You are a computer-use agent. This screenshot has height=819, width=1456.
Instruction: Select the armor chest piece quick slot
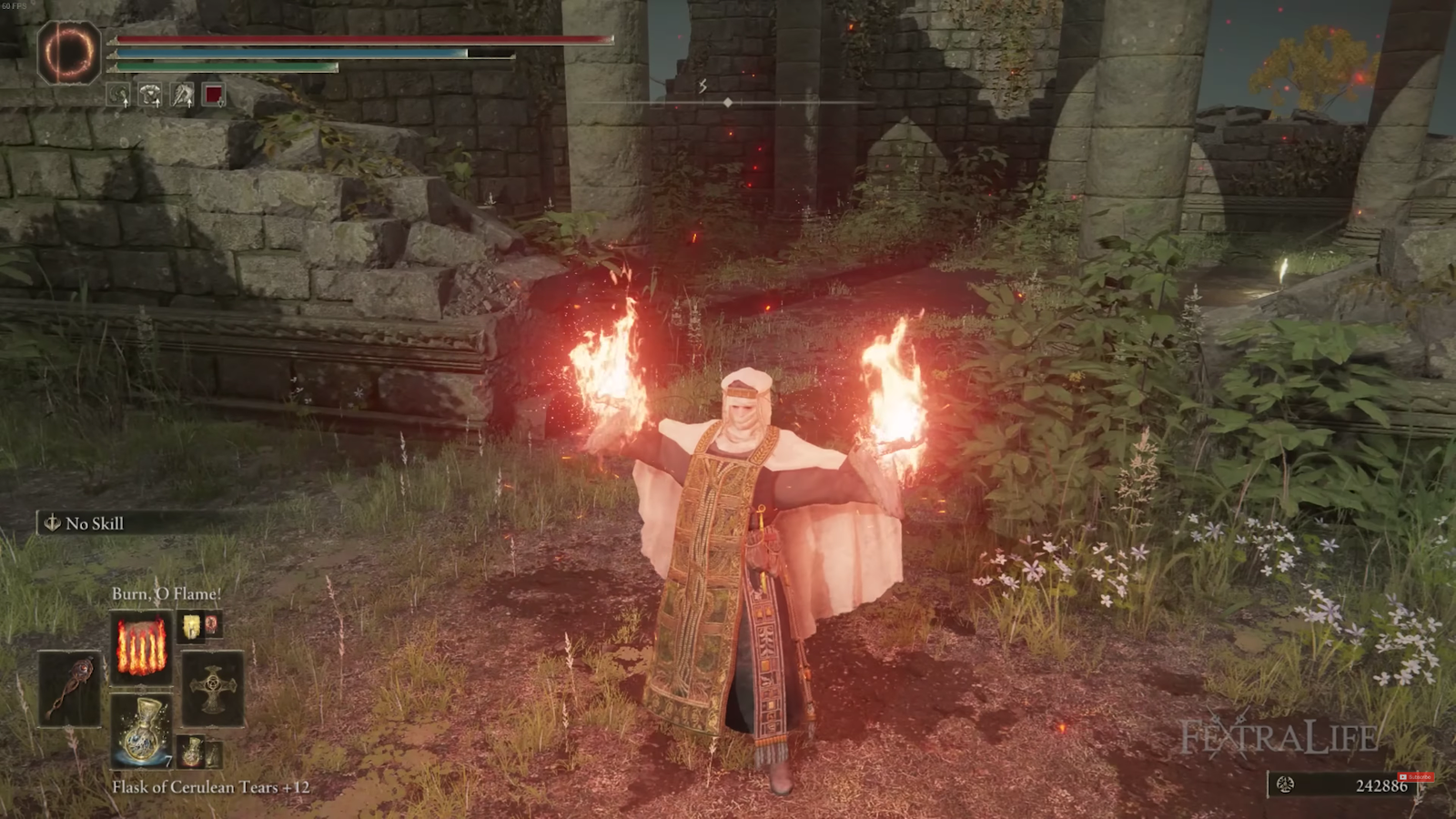(150, 95)
